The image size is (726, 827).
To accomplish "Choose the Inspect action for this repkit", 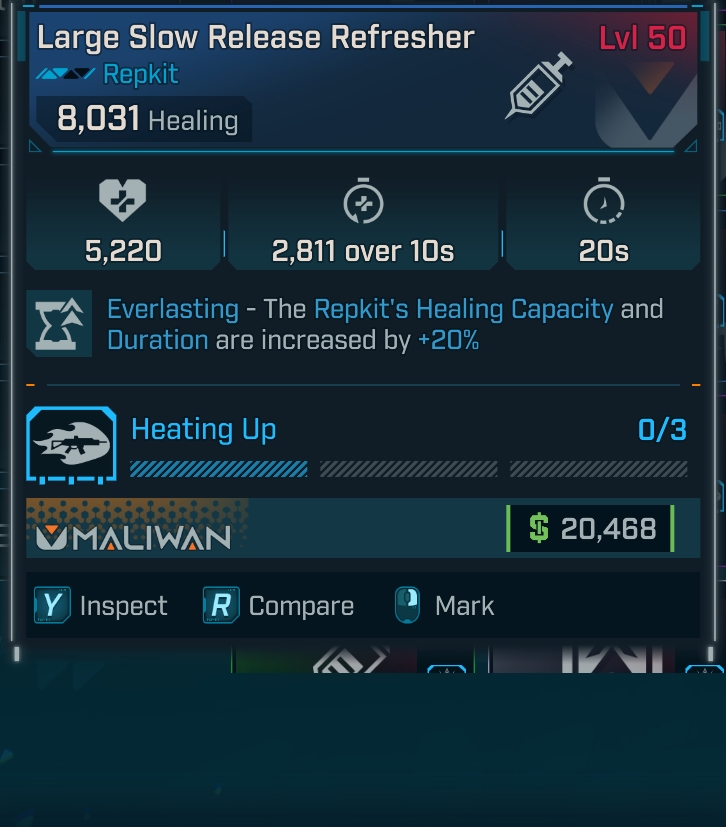I will tap(102, 606).
